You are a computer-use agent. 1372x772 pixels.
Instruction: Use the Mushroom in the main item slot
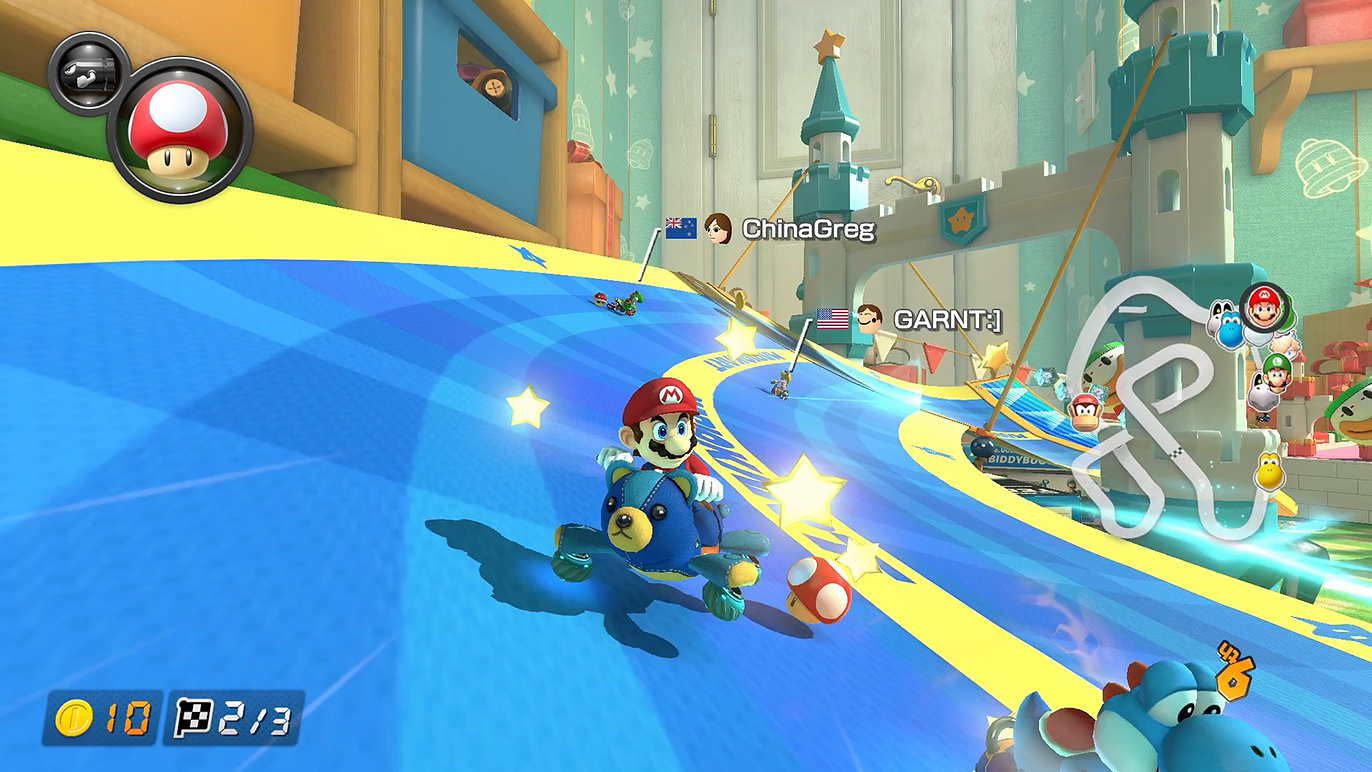tap(179, 129)
